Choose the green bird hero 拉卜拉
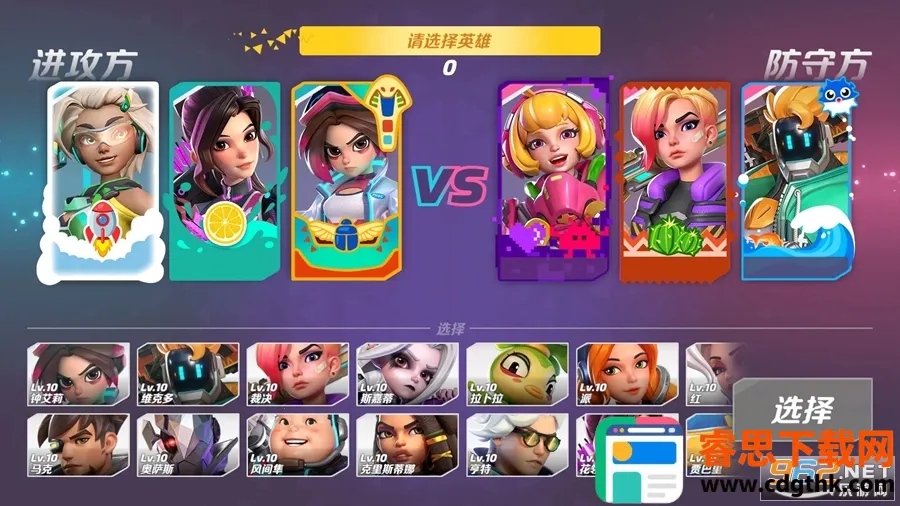 pyautogui.click(x=517, y=373)
